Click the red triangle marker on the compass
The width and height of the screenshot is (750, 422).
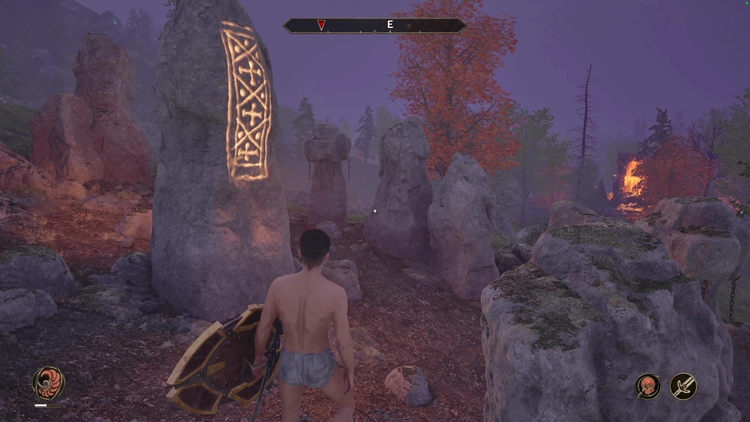321,26
